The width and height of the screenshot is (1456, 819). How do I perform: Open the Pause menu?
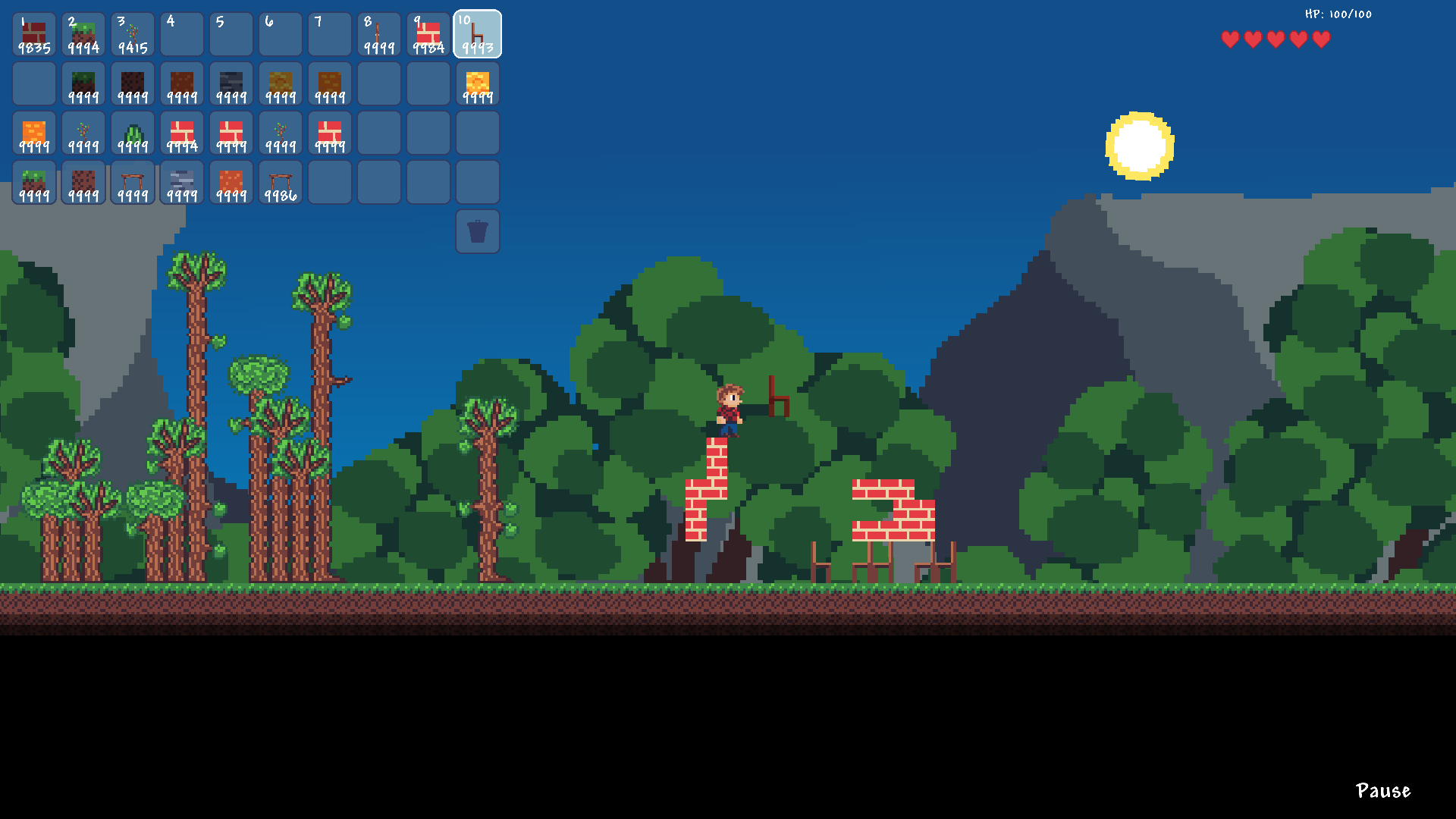pyautogui.click(x=1382, y=791)
